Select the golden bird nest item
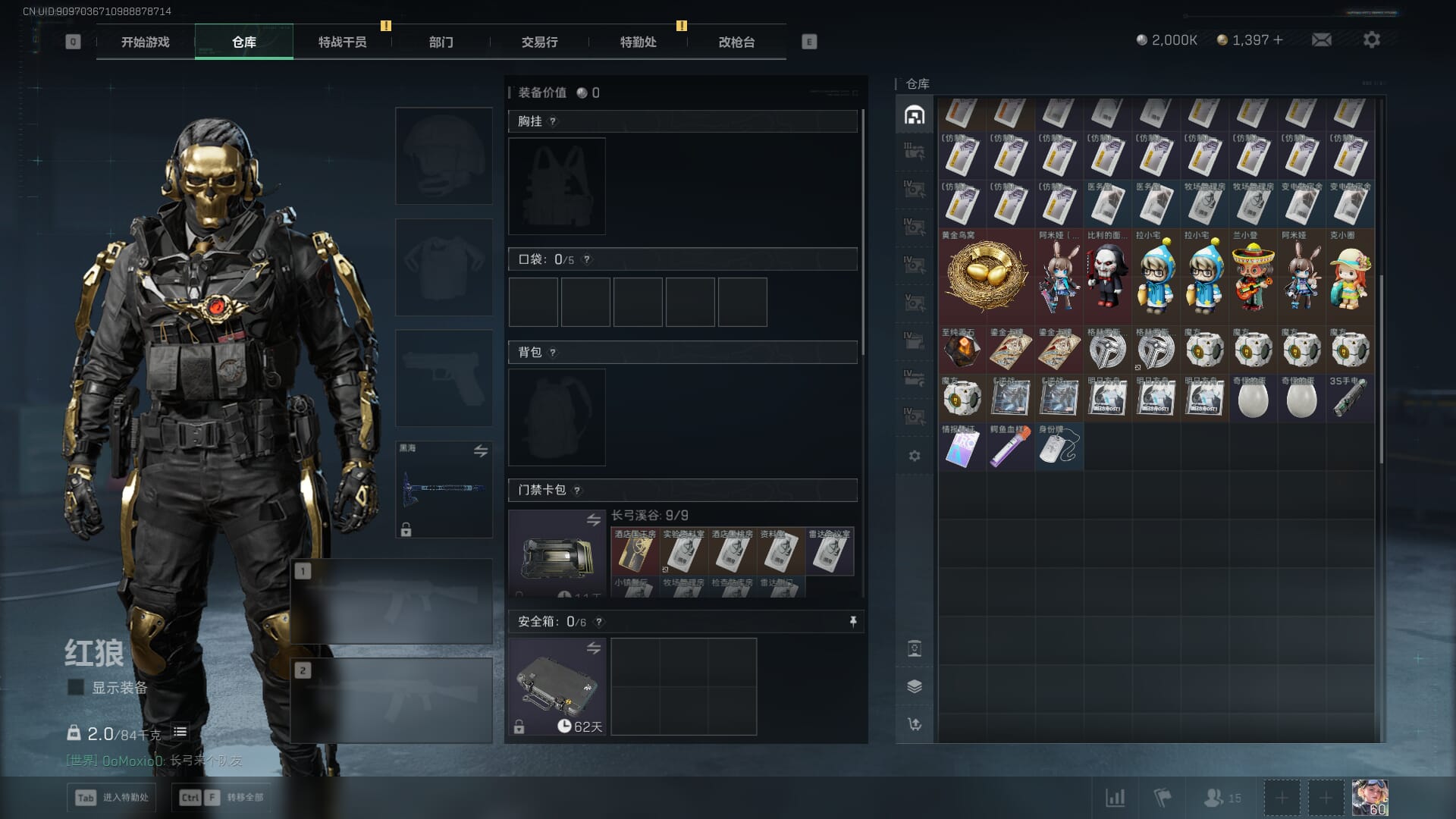 (x=986, y=277)
